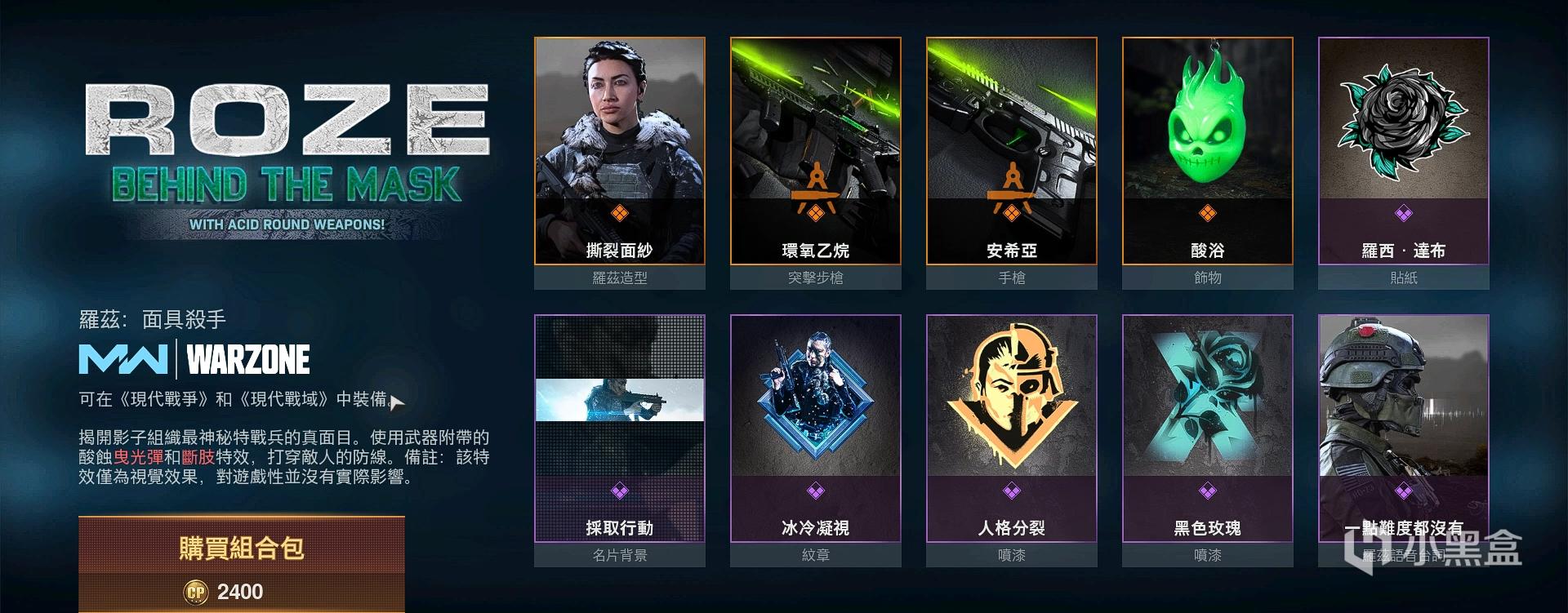
Task: Buy the bundle for 2400 CP
Action: click(x=242, y=565)
